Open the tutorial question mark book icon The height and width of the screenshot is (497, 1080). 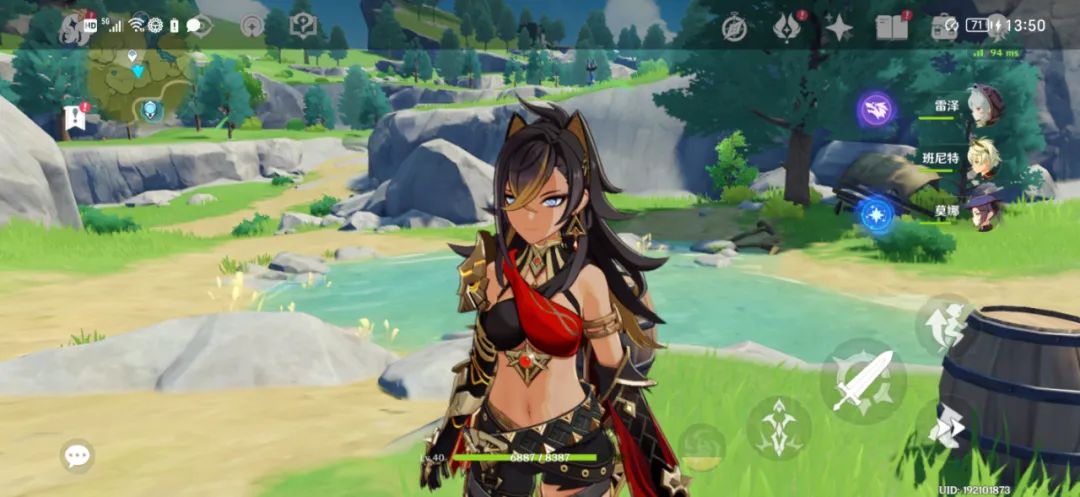(302, 26)
